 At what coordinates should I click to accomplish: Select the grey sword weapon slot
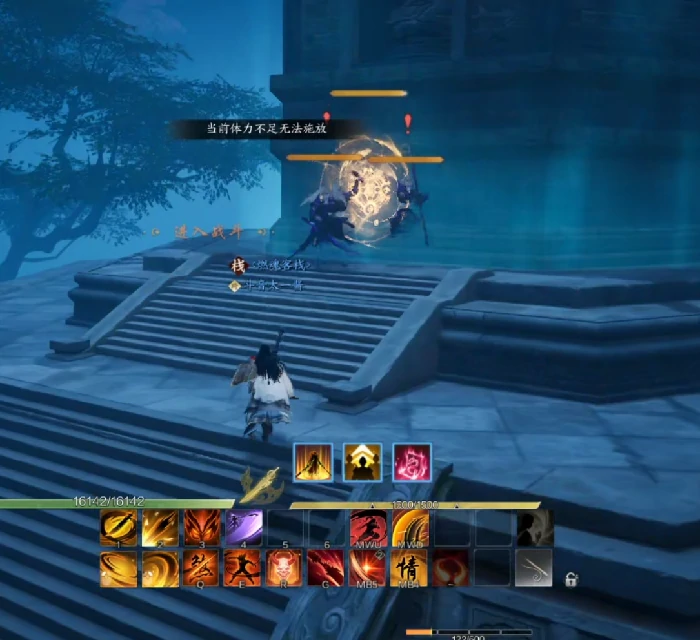coord(533,567)
